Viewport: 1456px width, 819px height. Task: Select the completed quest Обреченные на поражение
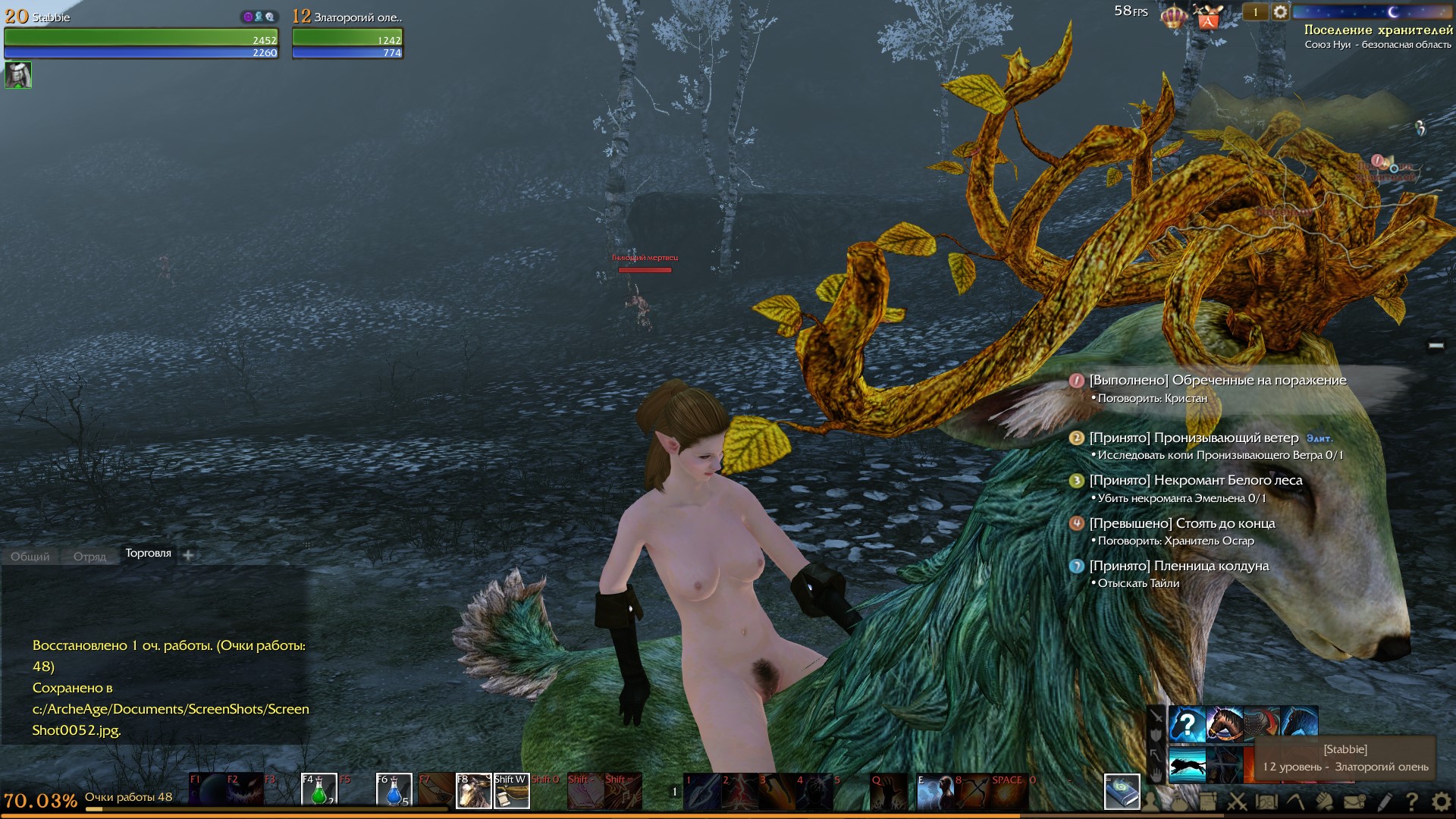(x=1217, y=381)
